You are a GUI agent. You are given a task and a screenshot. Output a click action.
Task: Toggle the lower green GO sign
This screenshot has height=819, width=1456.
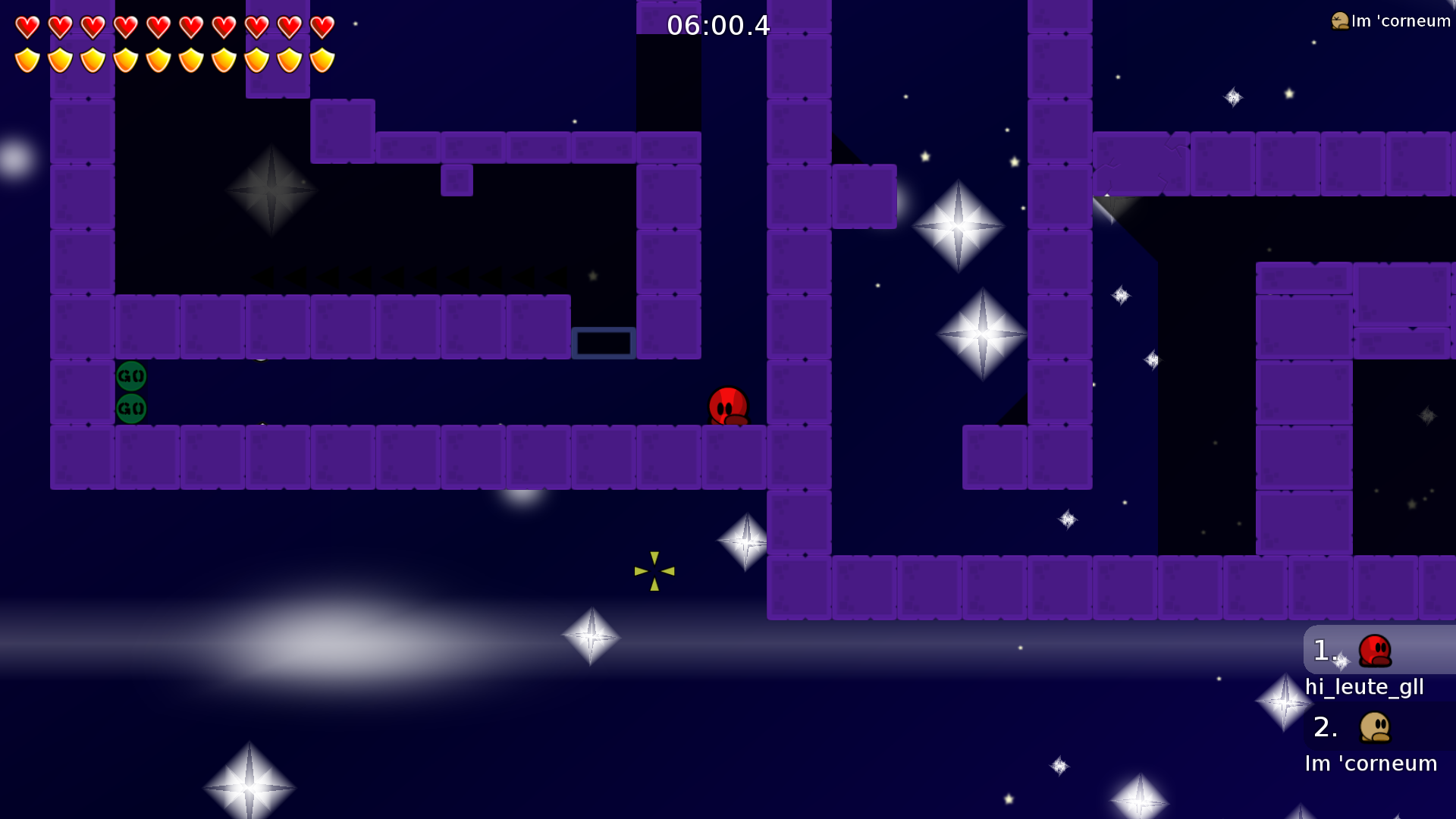pyautogui.click(x=130, y=408)
